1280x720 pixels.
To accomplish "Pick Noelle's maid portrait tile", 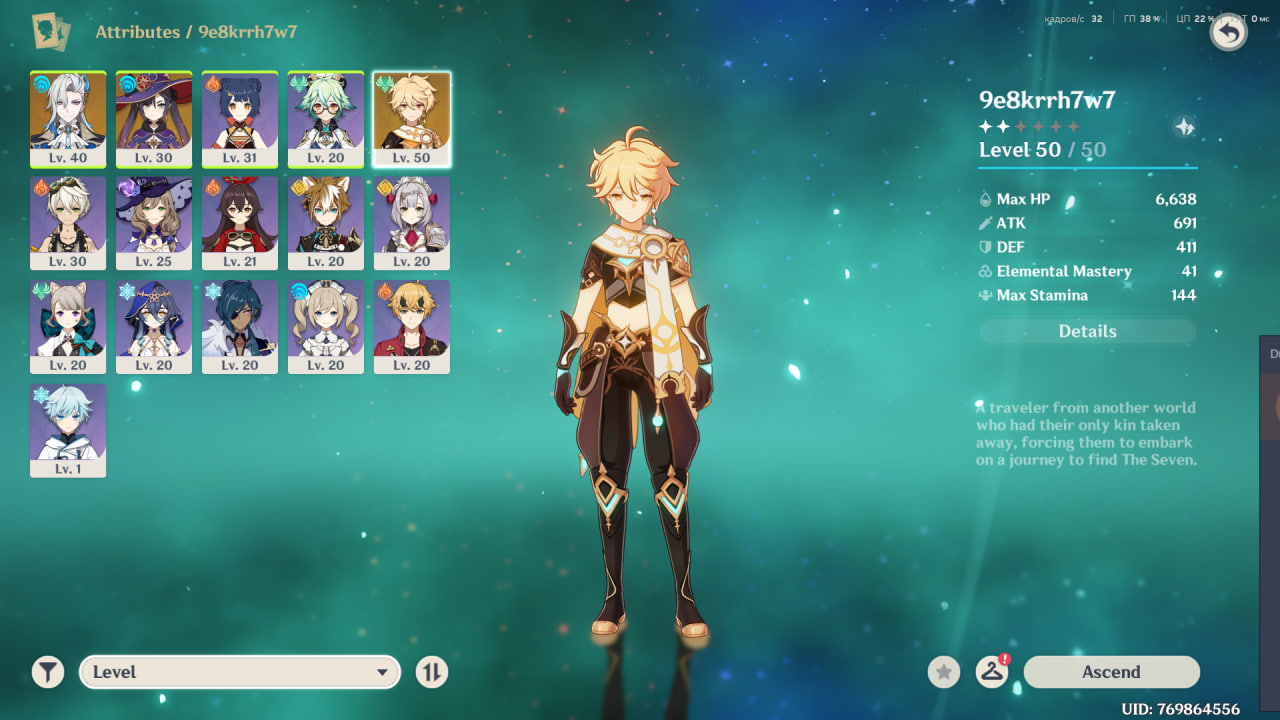I will point(412,223).
